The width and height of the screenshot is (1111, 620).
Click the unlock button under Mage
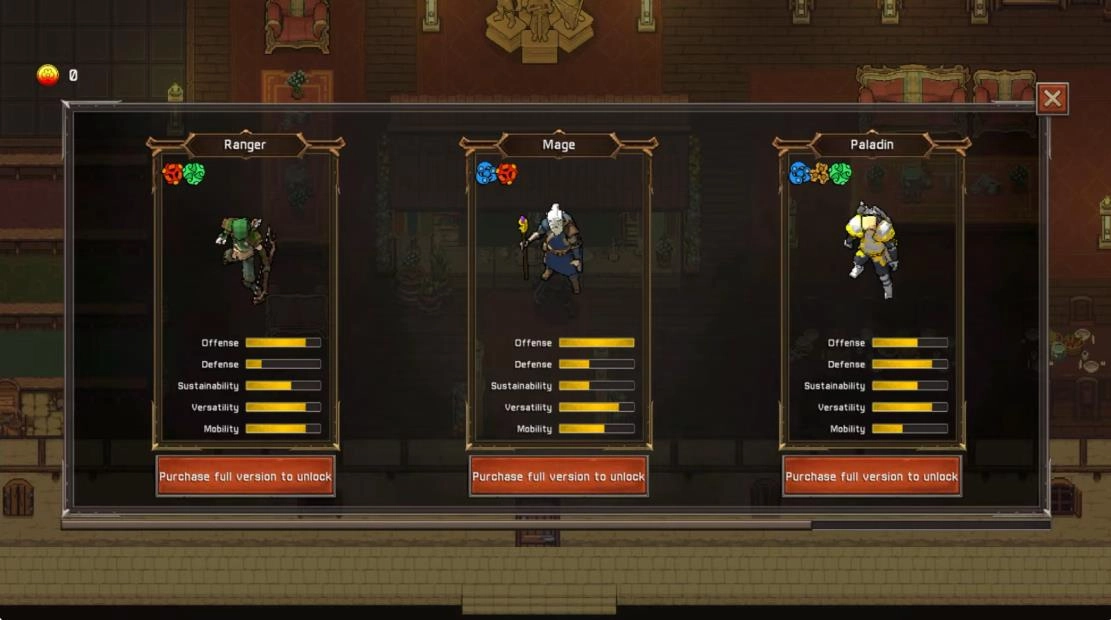click(x=558, y=476)
